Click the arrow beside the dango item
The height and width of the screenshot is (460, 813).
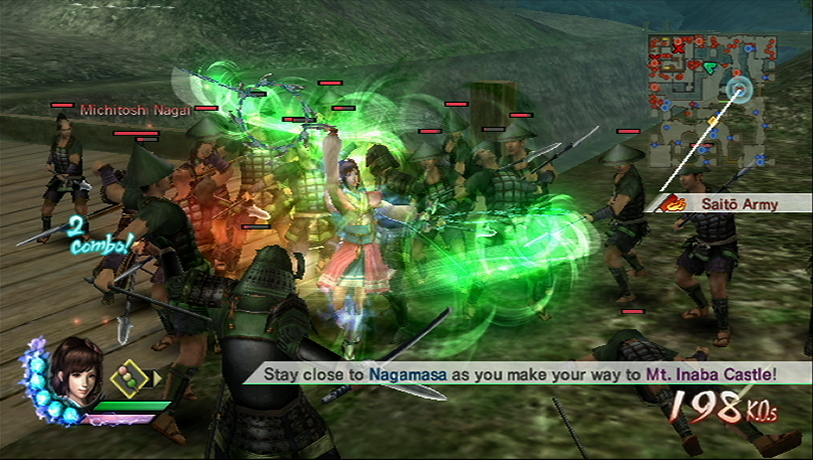coord(157,379)
